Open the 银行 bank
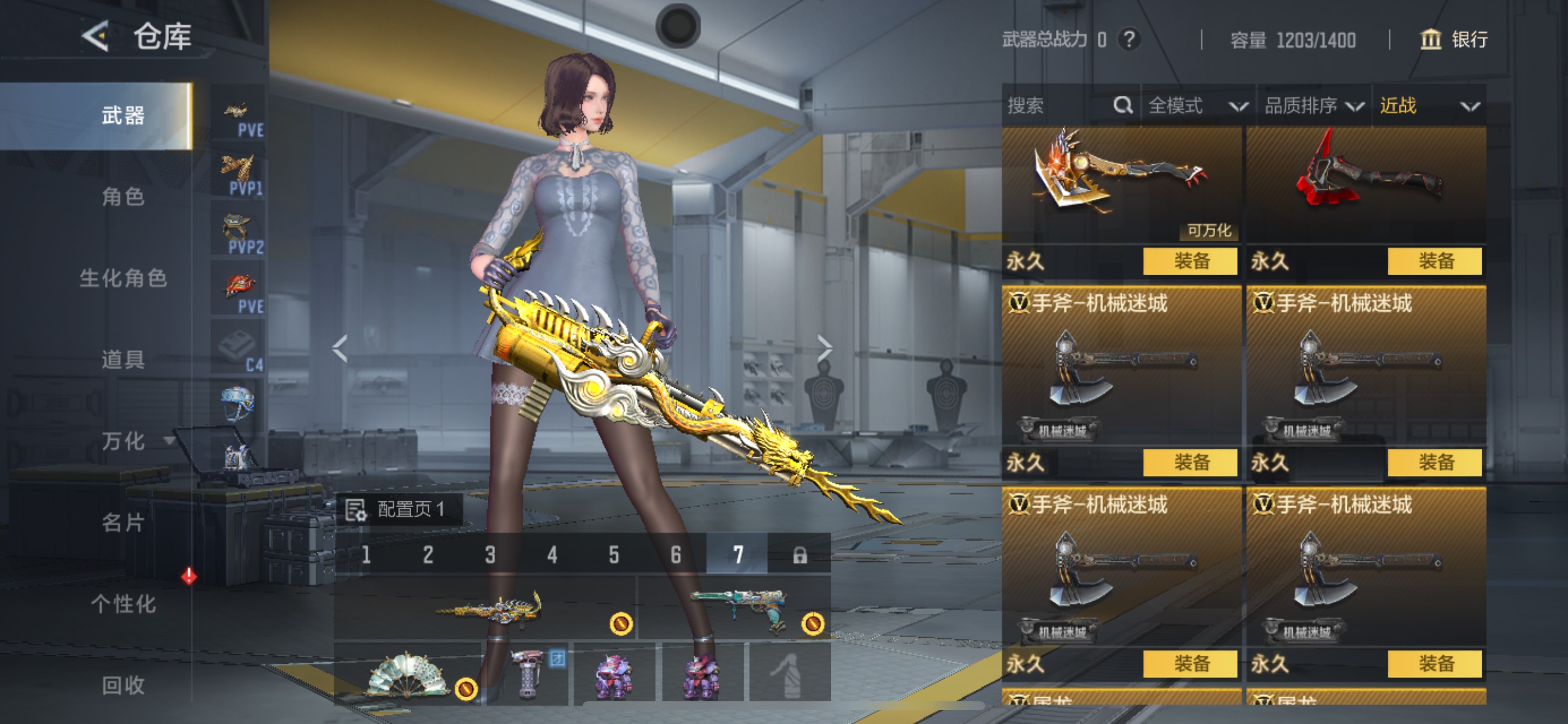1568x724 pixels. 1454,40
